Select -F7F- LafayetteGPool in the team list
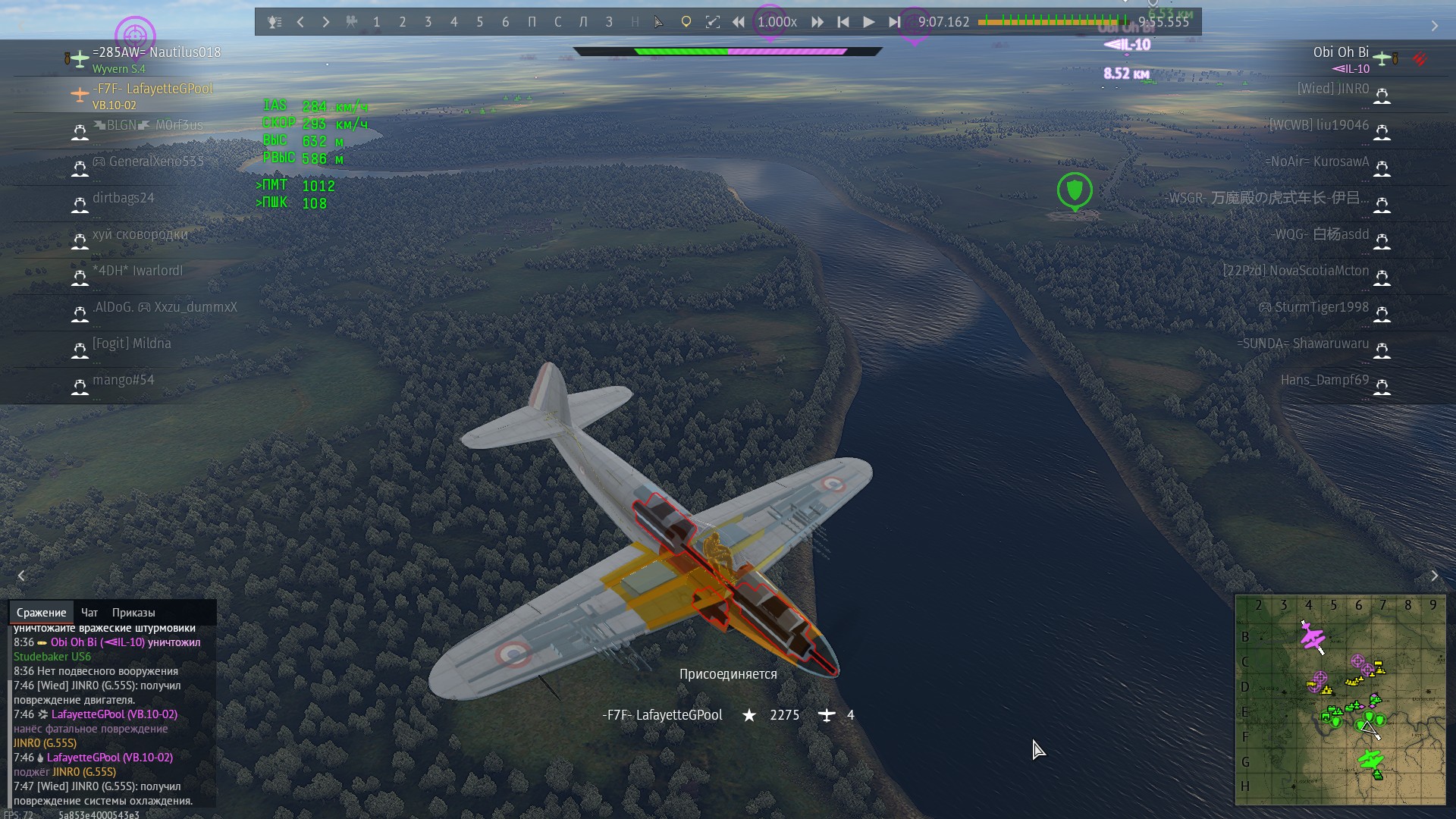 pos(152,89)
